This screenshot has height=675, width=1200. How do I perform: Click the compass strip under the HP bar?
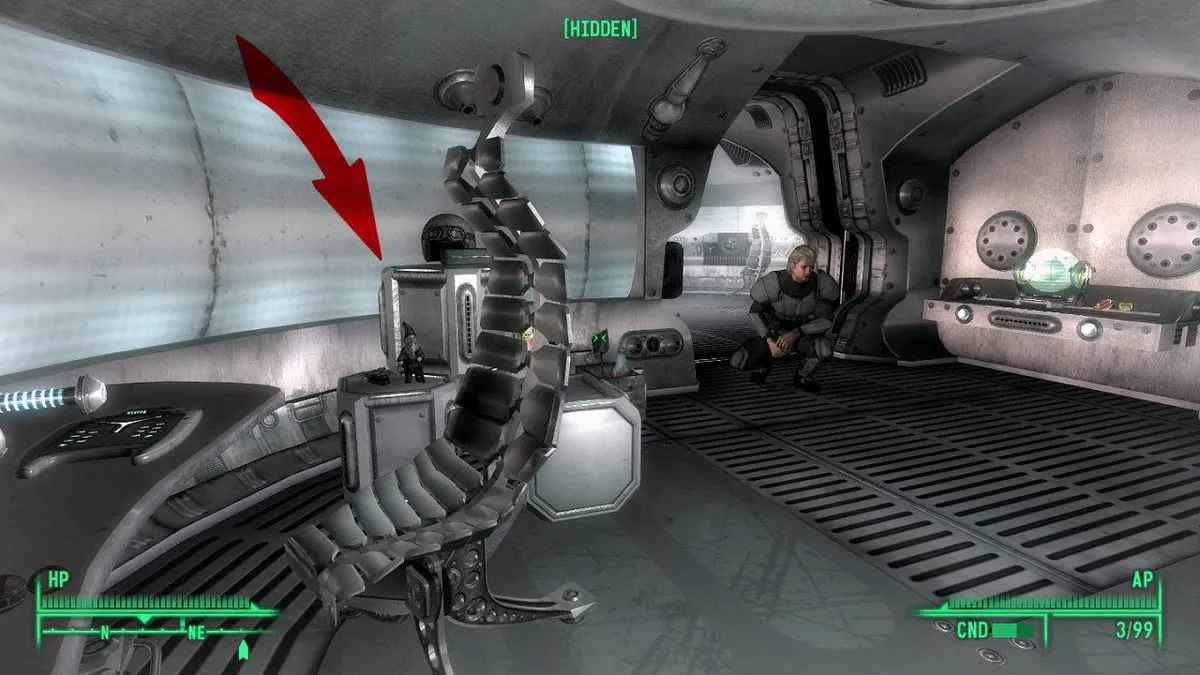tap(150, 632)
